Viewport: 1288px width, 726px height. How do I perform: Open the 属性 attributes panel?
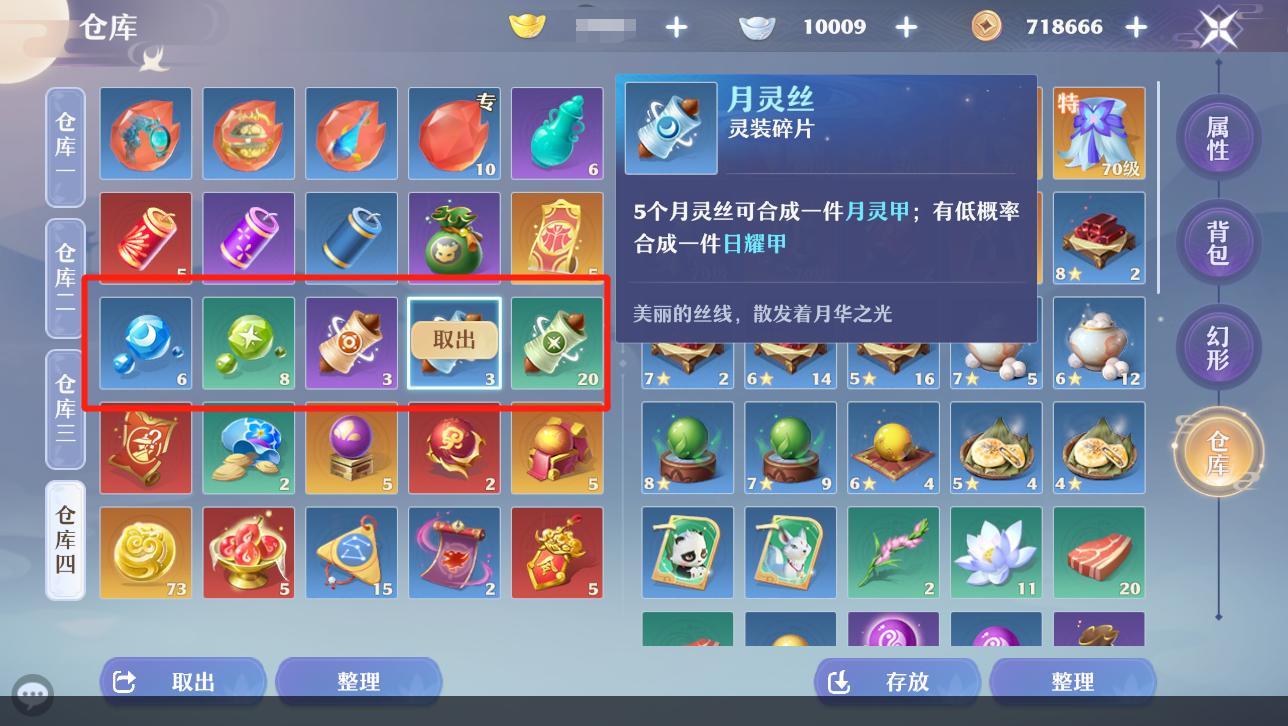[1218, 138]
